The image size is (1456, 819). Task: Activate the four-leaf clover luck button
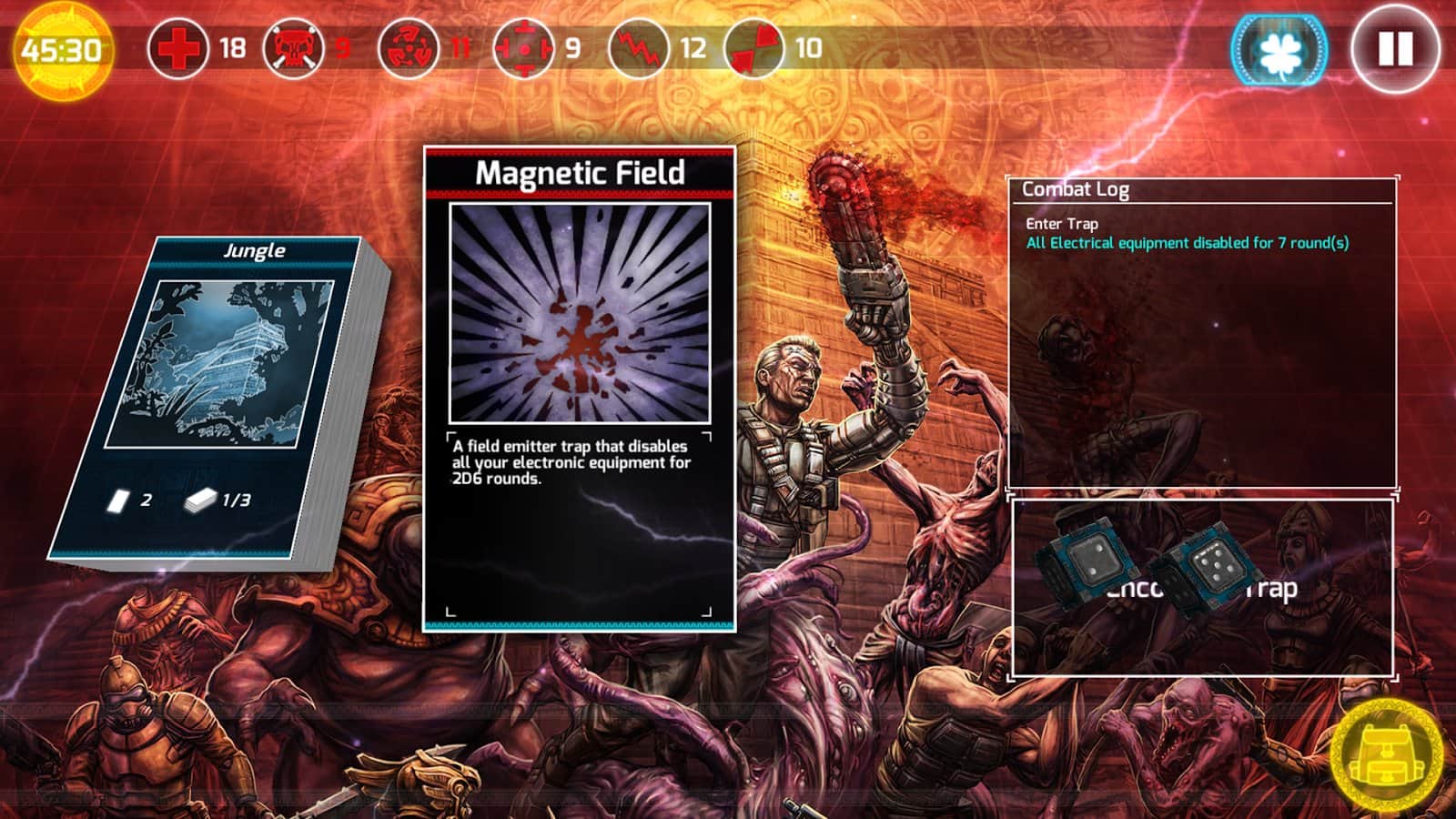[x=1279, y=50]
